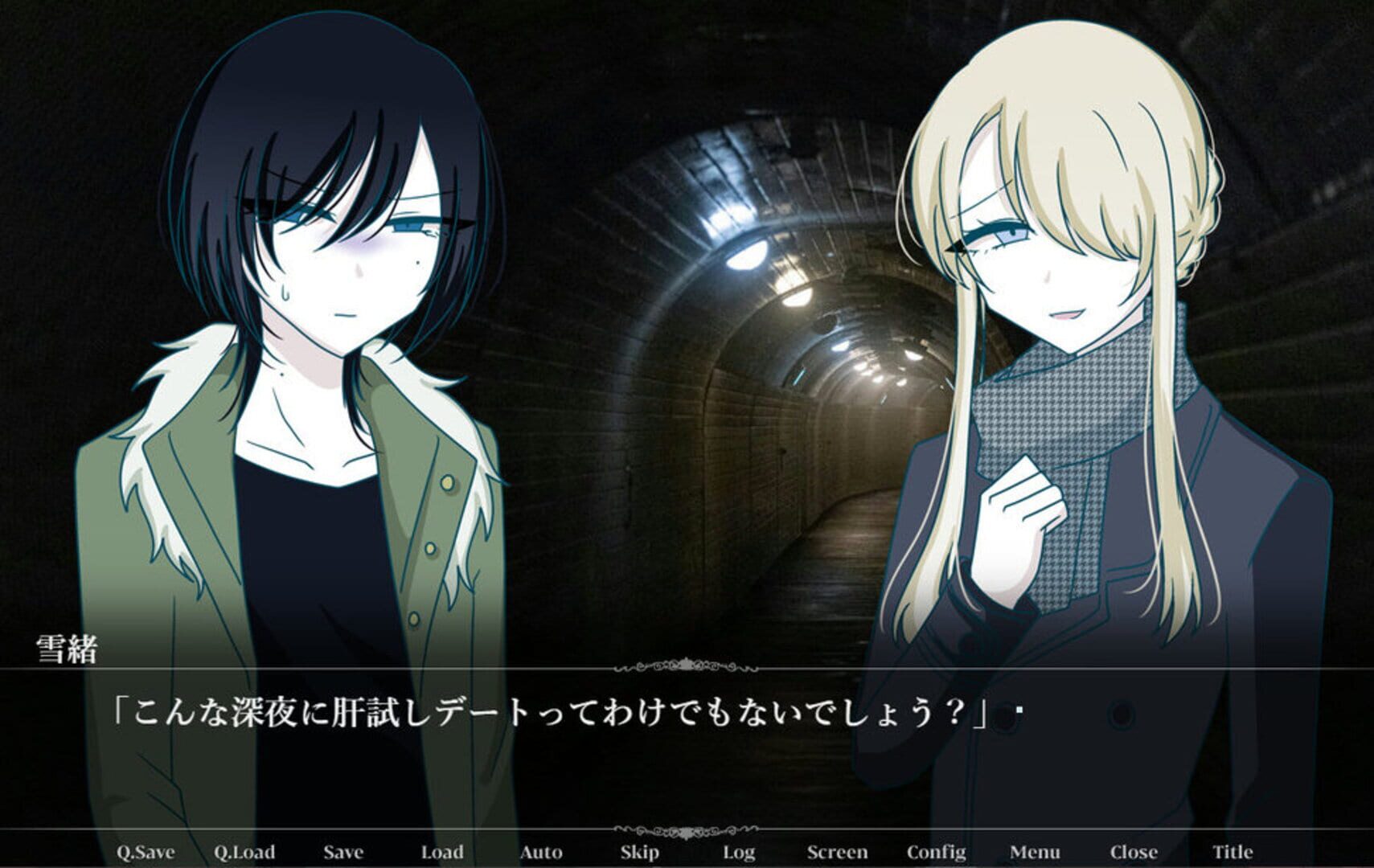1374x868 pixels.
Task: Click the ornamental divider above dialogue box
Action: point(687,665)
